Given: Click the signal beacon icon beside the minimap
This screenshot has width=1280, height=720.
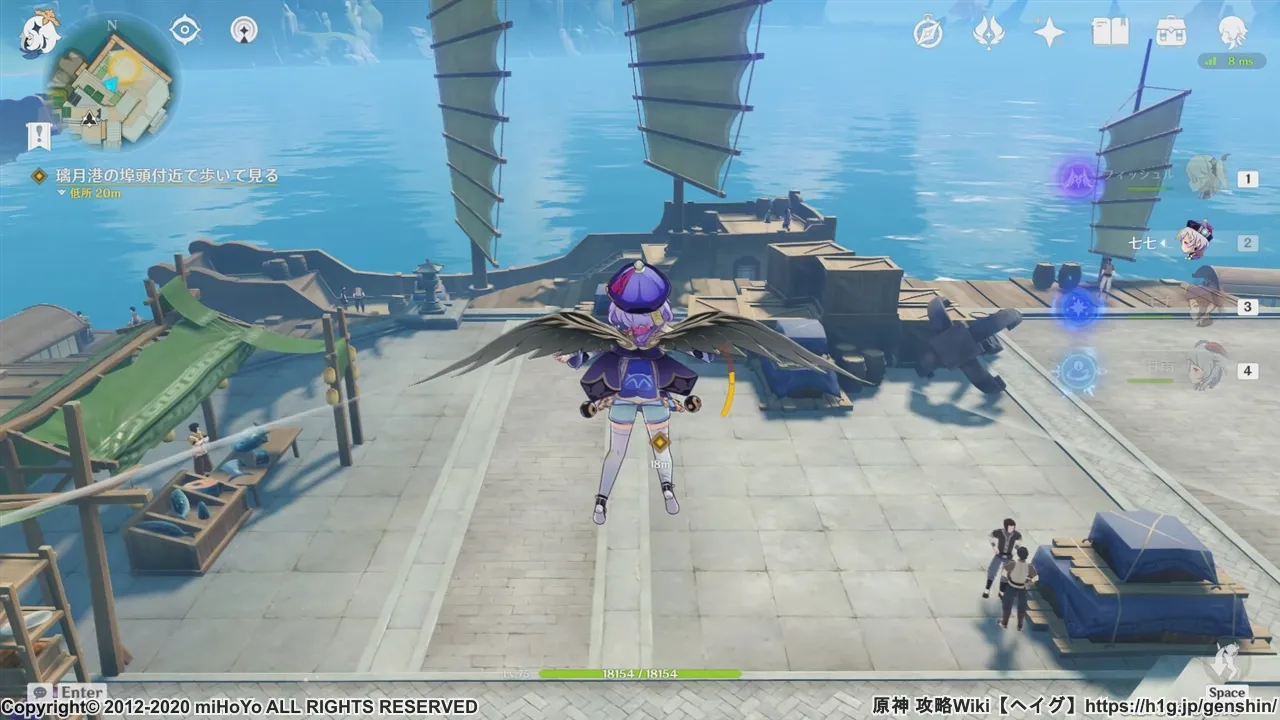Looking at the screenshot, I should pyautogui.click(x=244, y=30).
